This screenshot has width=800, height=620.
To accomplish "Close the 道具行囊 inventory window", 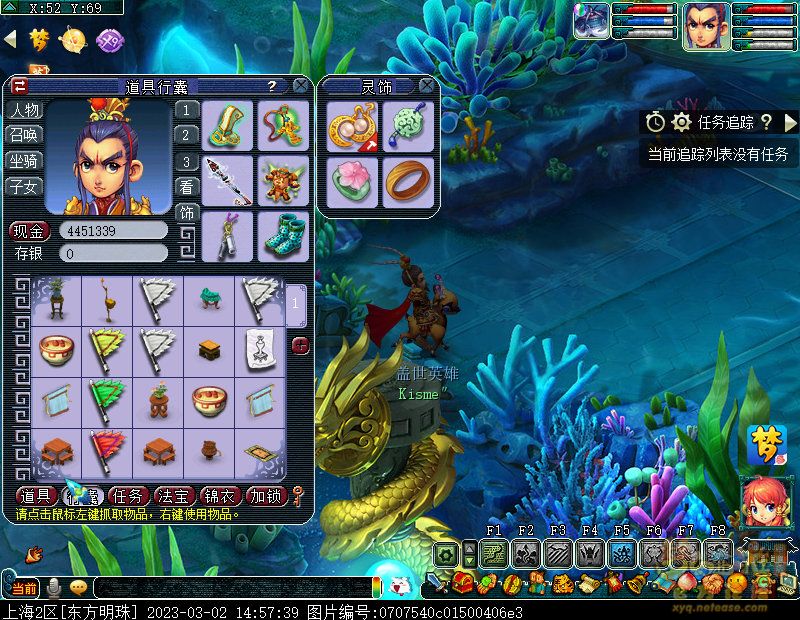I will coord(300,87).
